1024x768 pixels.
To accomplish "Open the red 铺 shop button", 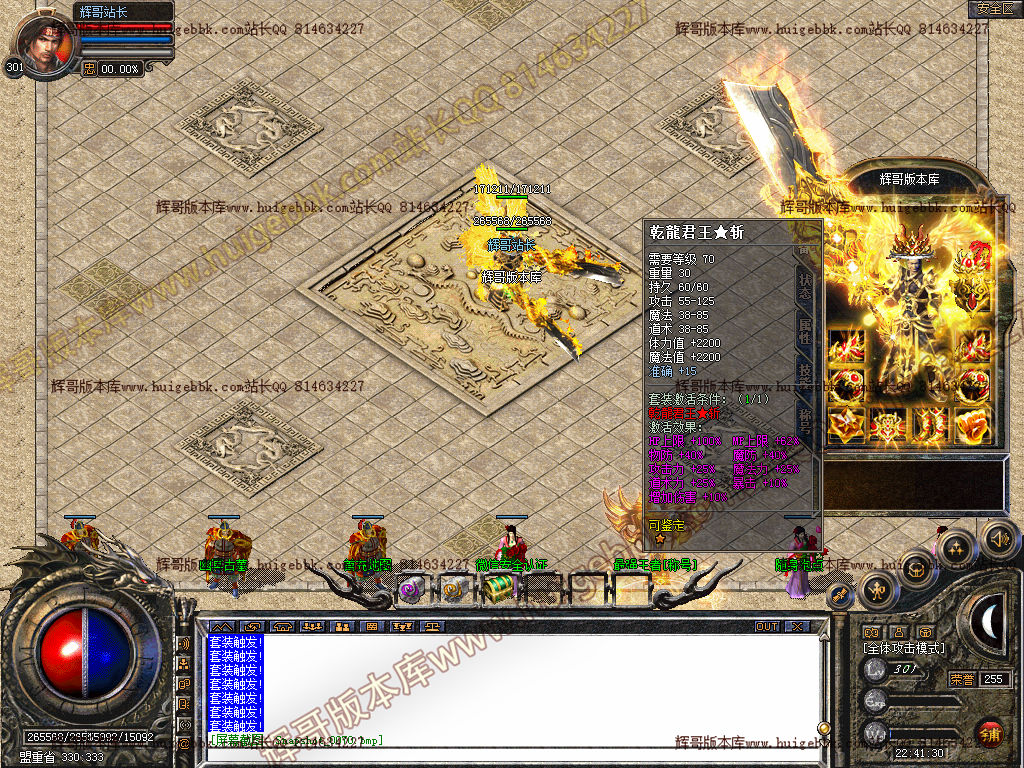I will 990,733.
